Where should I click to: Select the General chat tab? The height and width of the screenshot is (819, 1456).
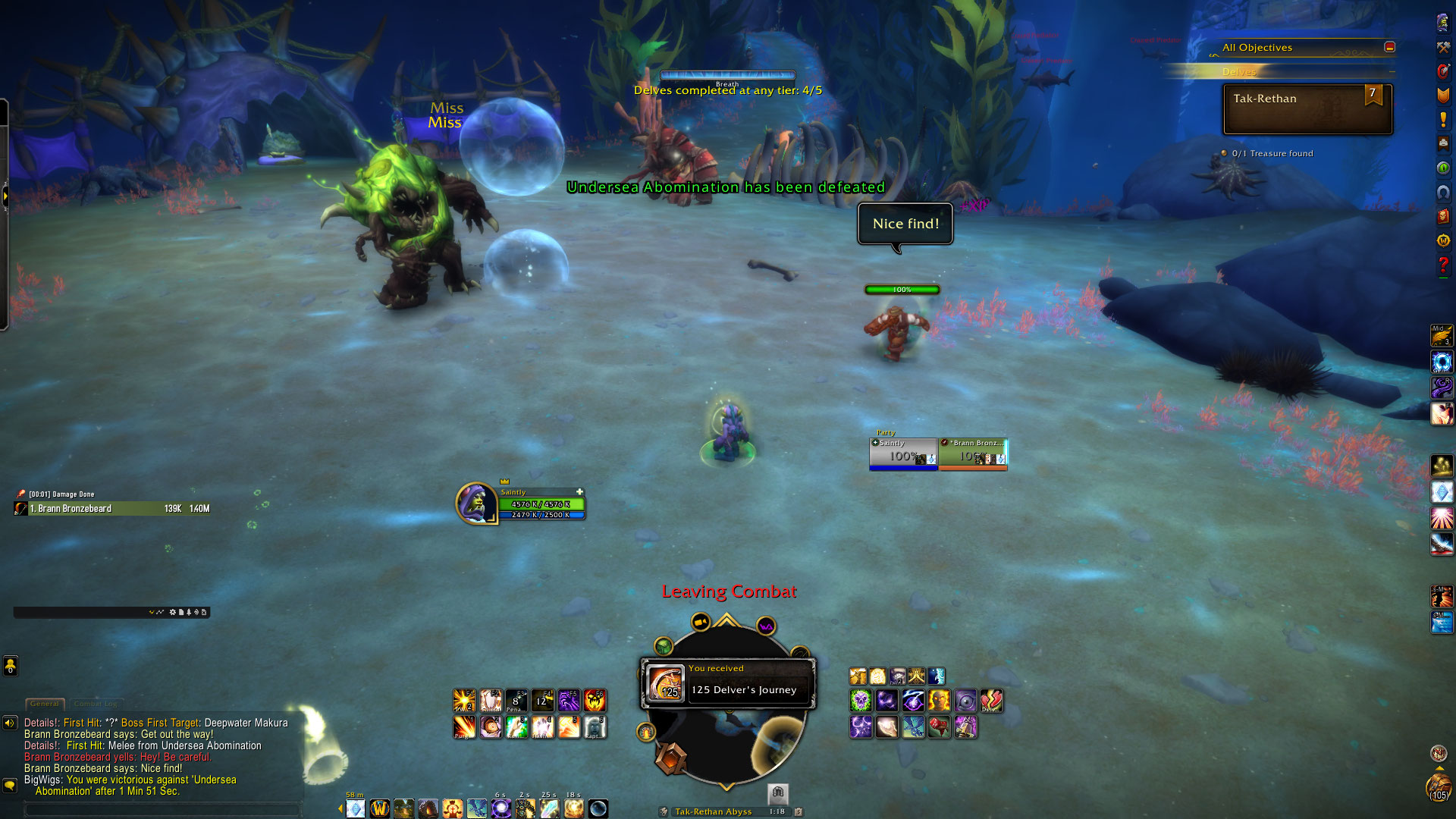click(45, 704)
